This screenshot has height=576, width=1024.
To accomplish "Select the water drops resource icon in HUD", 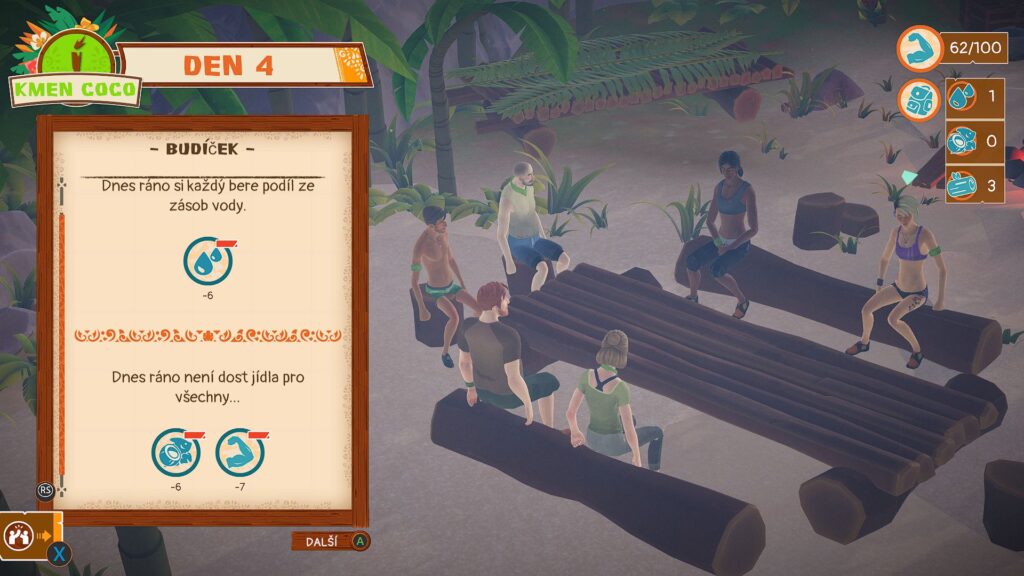I will tap(961, 98).
